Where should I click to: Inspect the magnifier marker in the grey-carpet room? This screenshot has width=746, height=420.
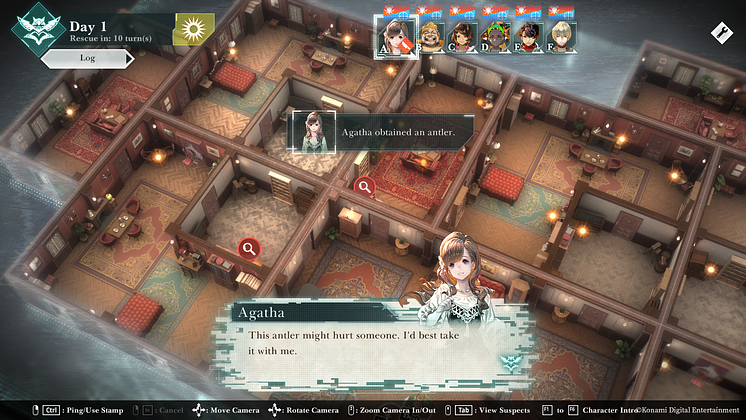tap(249, 248)
